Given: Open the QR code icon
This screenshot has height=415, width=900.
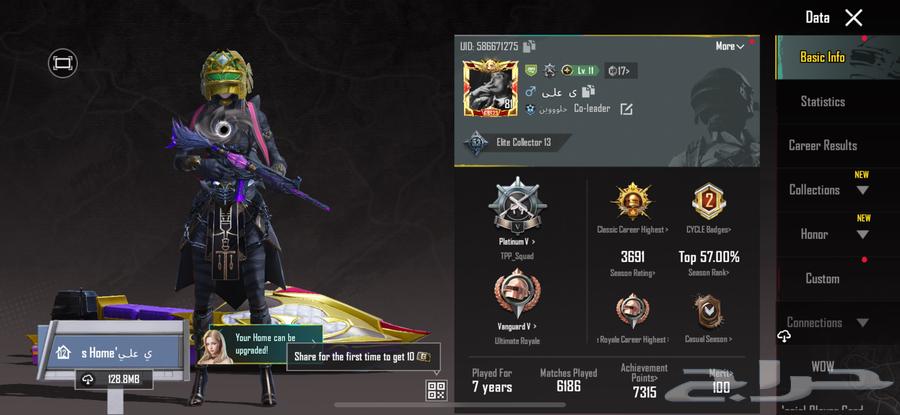Looking at the screenshot, I should click(436, 390).
